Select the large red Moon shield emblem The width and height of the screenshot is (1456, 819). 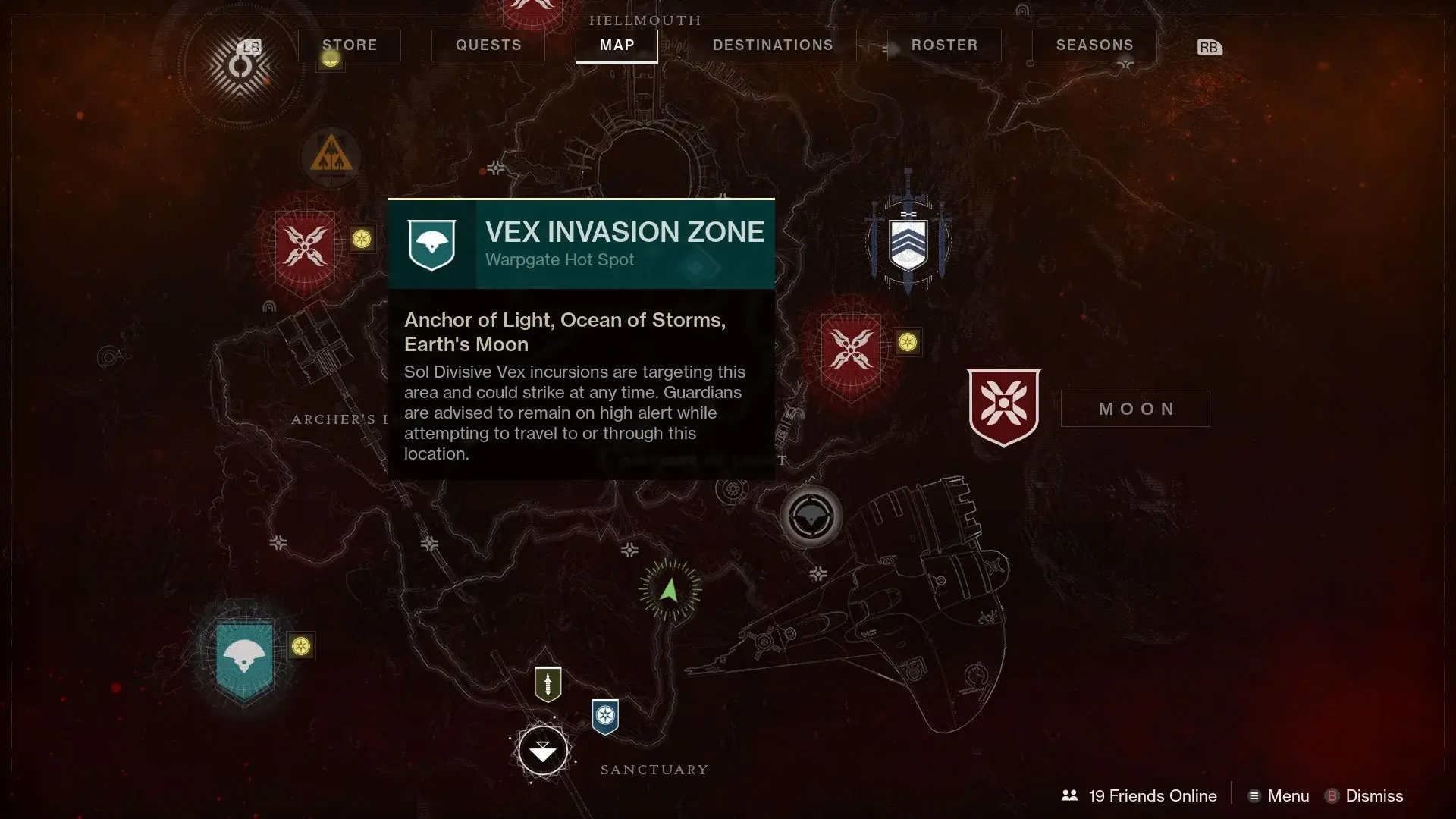click(1004, 406)
